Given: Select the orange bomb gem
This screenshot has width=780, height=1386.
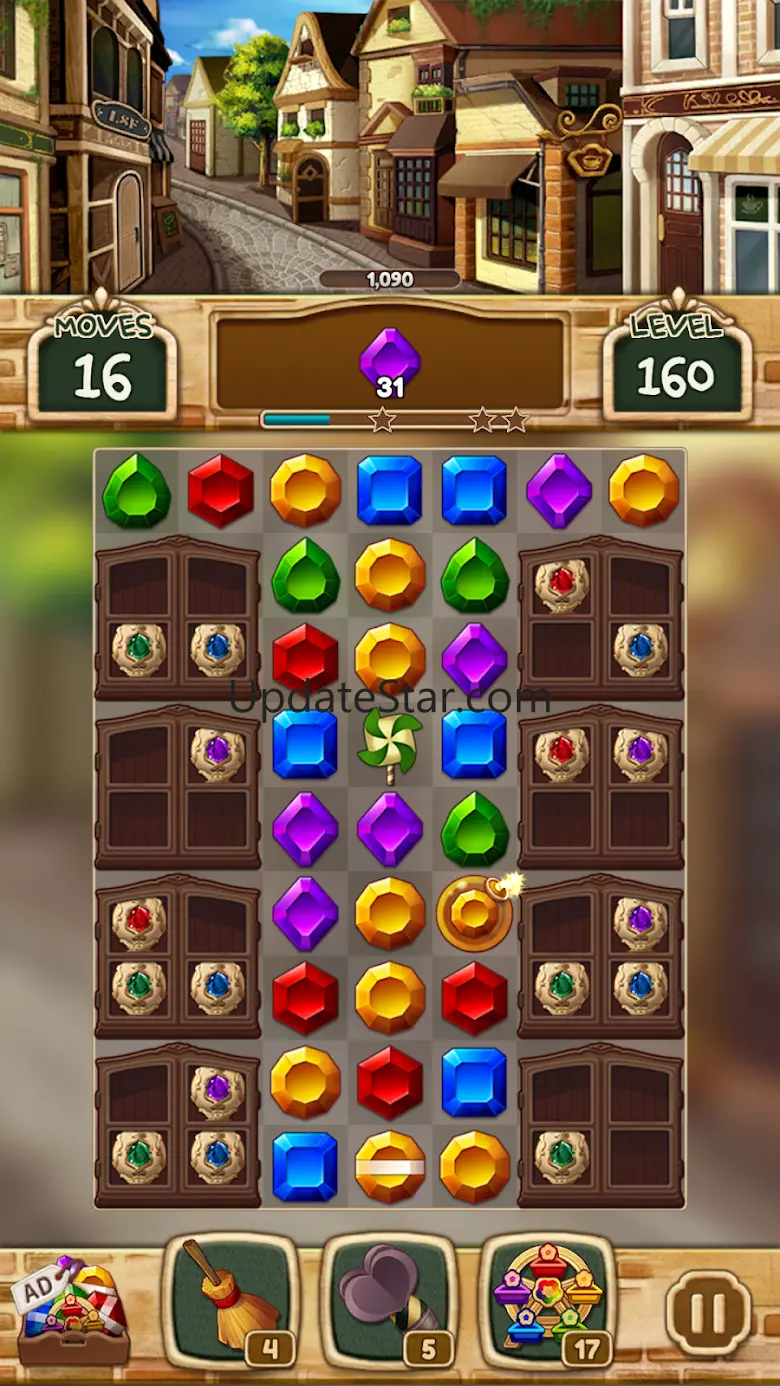Looking at the screenshot, I should (x=475, y=912).
